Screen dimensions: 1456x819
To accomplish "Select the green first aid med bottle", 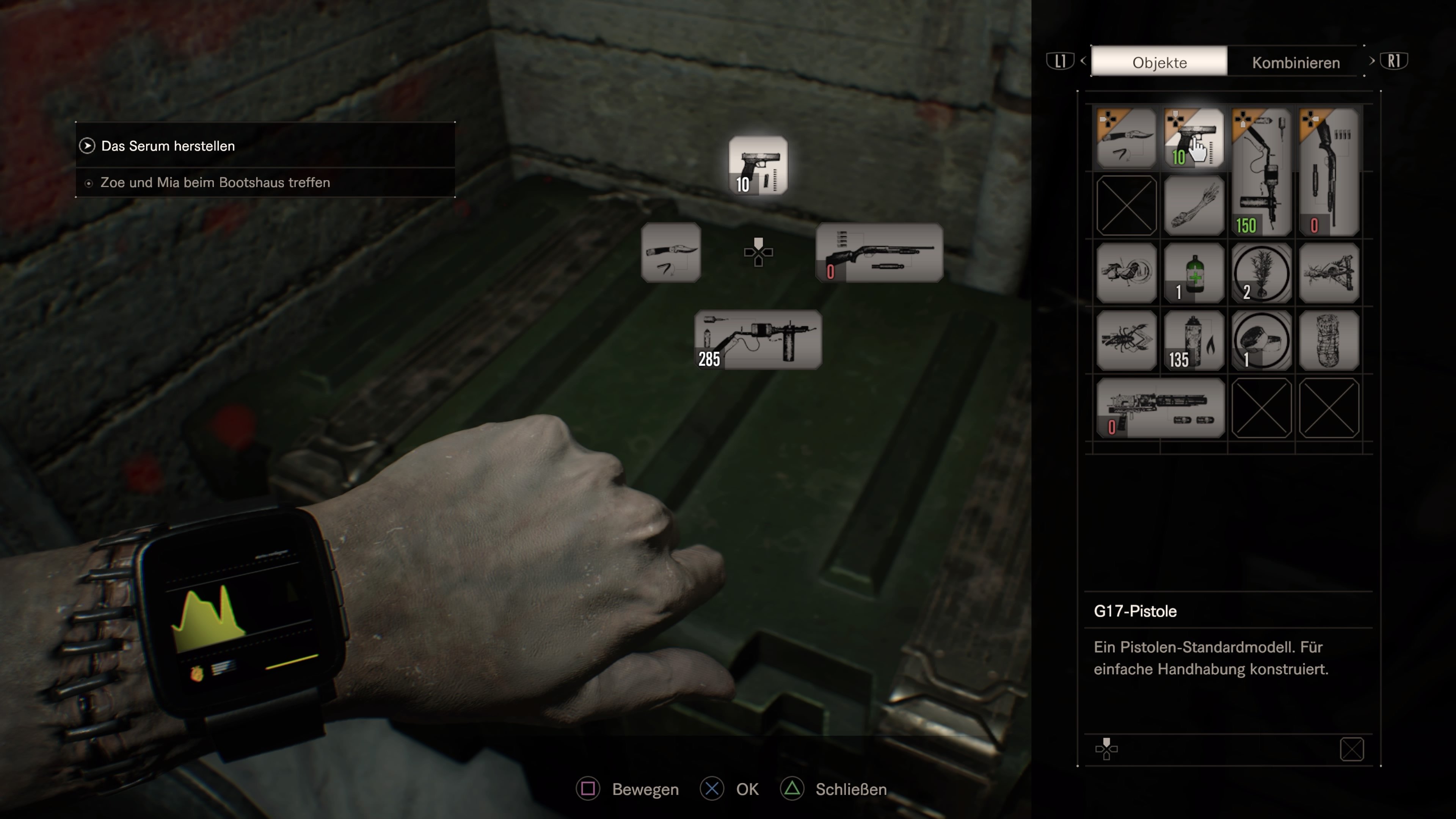I will point(1194,273).
